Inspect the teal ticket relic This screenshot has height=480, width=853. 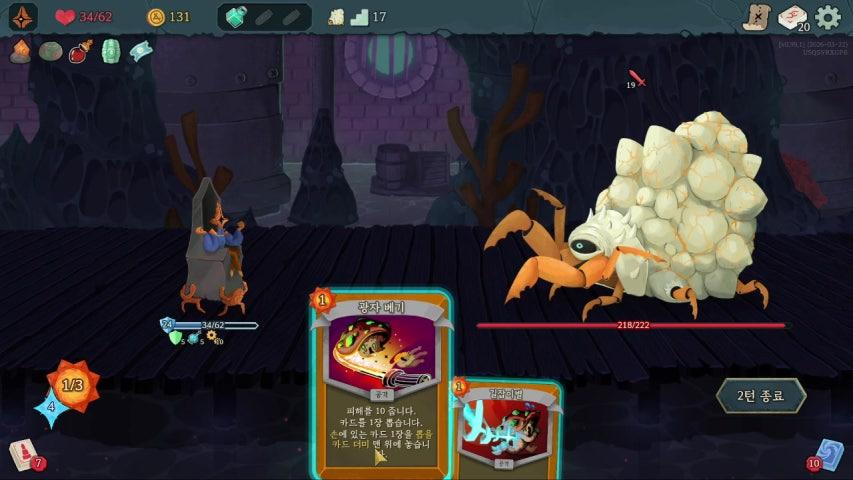(141, 51)
